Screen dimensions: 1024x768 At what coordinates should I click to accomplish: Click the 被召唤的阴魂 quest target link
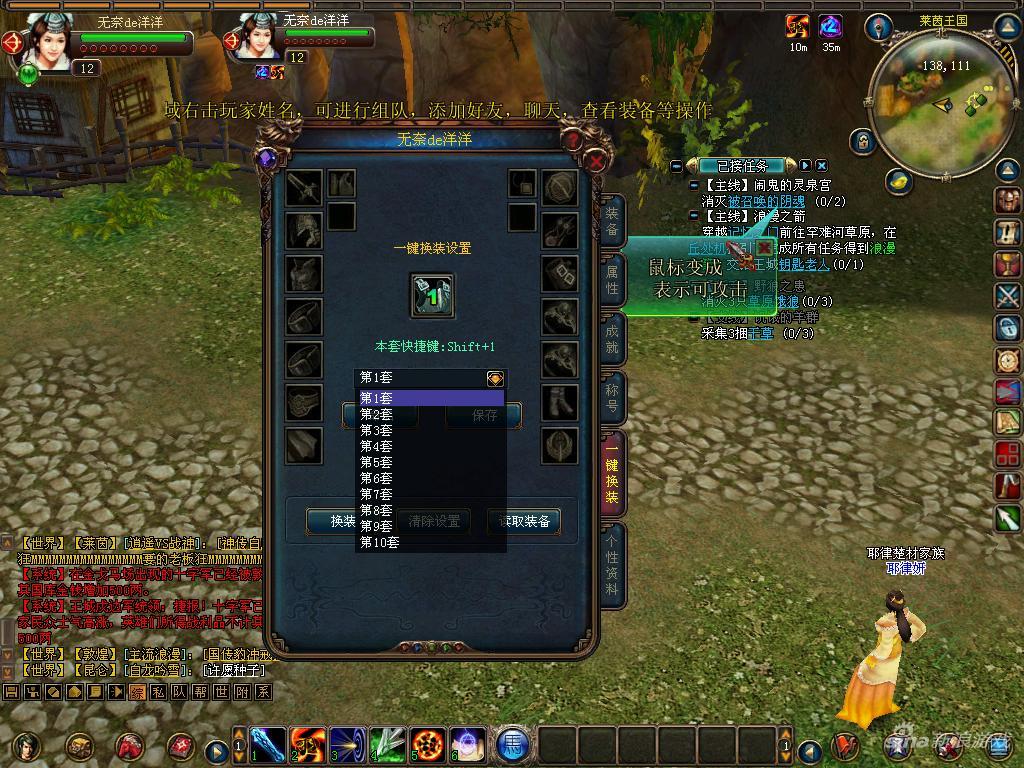pyautogui.click(x=766, y=202)
